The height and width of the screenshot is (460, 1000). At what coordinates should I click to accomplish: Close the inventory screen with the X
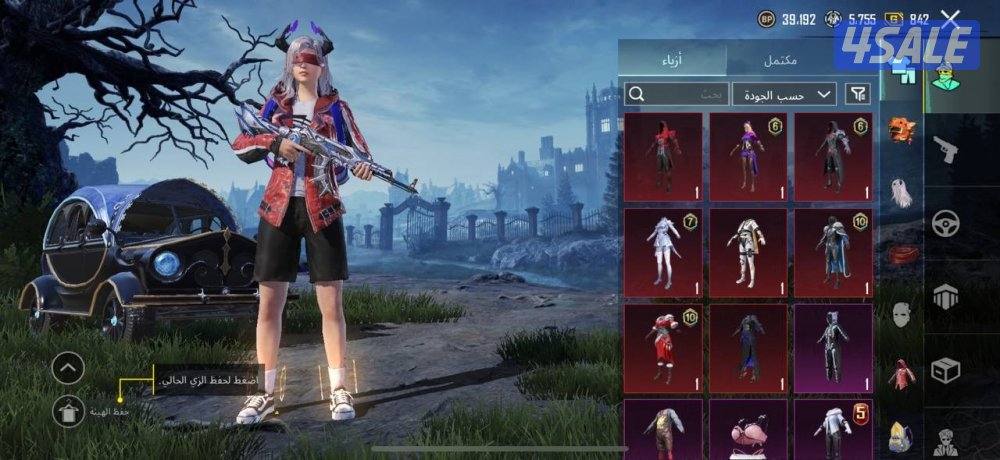click(x=950, y=18)
